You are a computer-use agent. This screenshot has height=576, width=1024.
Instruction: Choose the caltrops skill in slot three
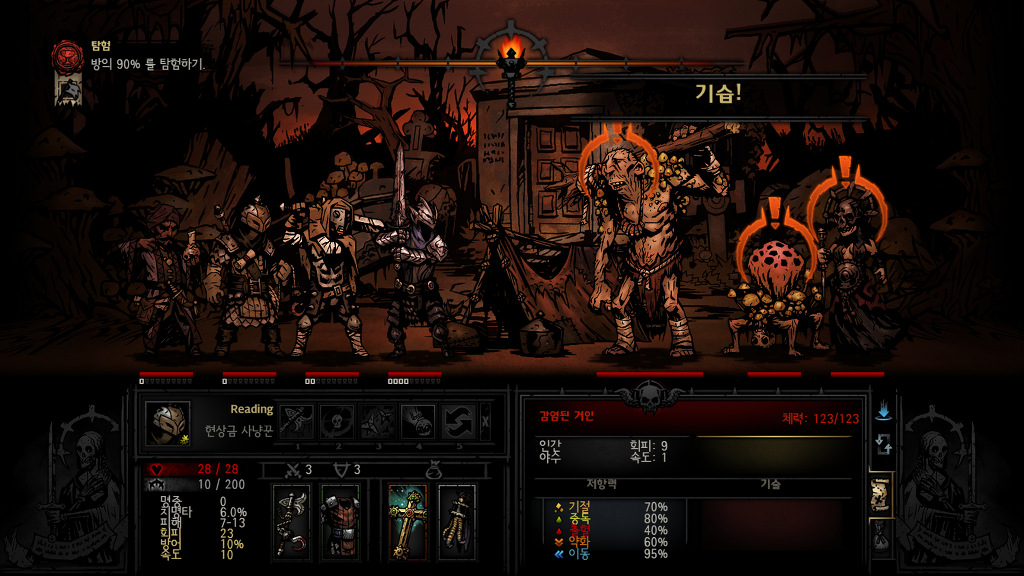tap(378, 422)
